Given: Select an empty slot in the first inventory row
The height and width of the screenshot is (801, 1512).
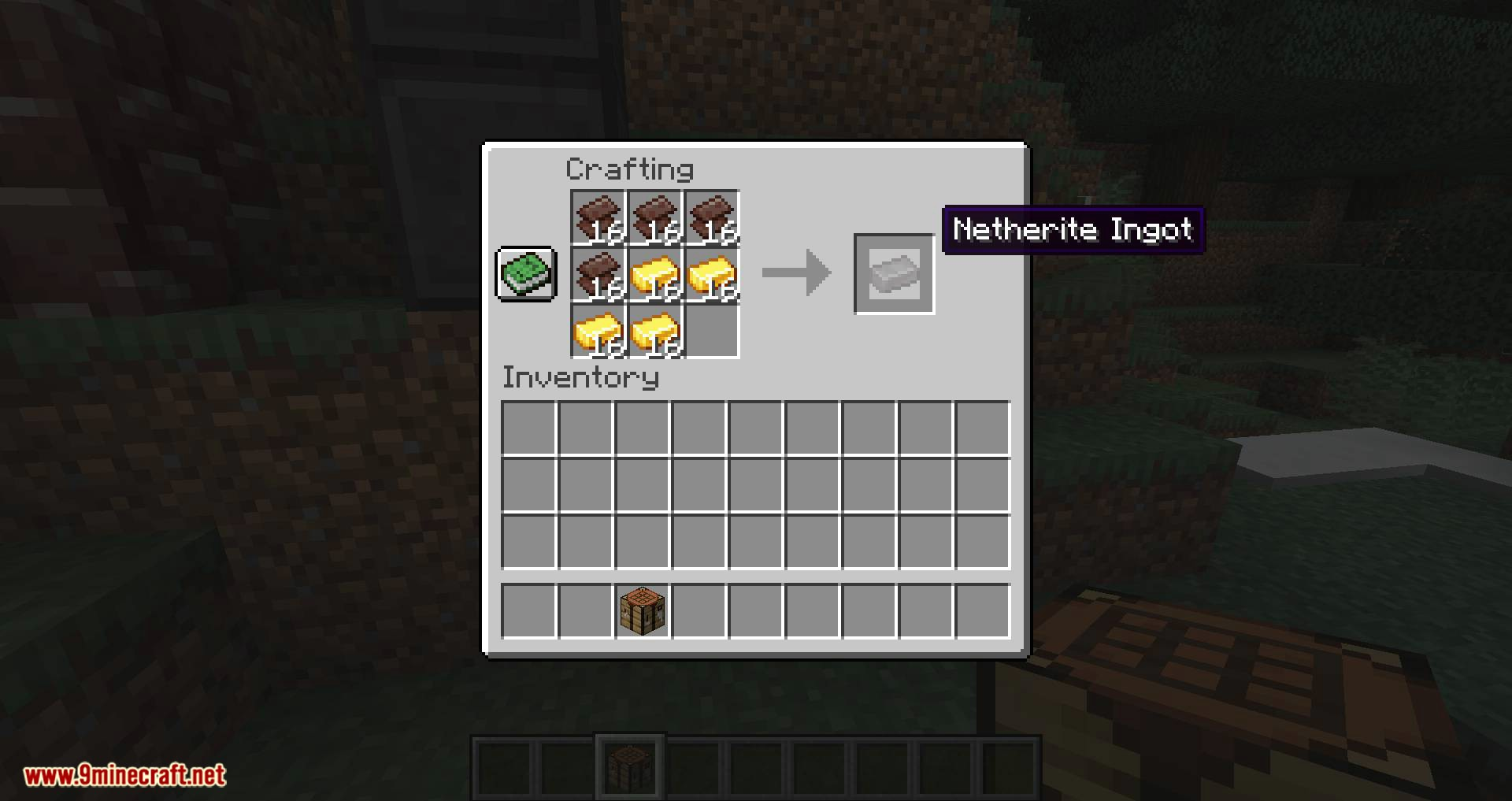Looking at the screenshot, I should point(528,426).
